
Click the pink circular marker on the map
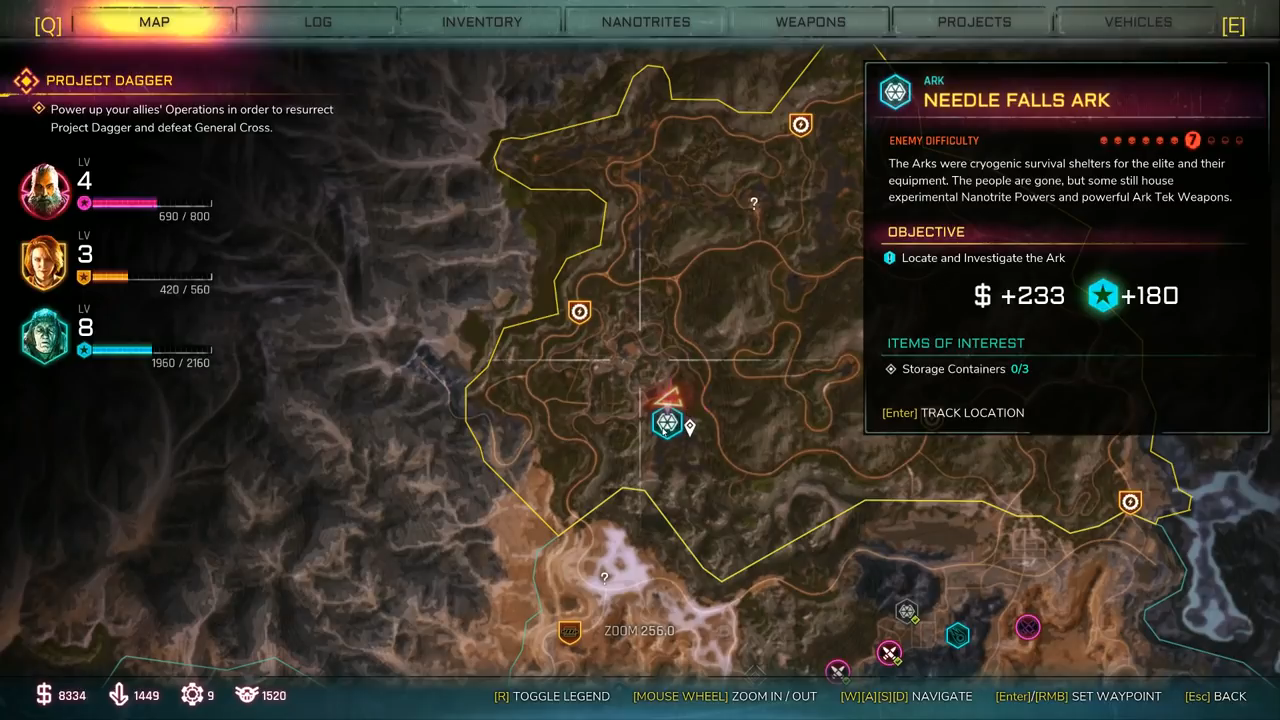click(x=1027, y=627)
